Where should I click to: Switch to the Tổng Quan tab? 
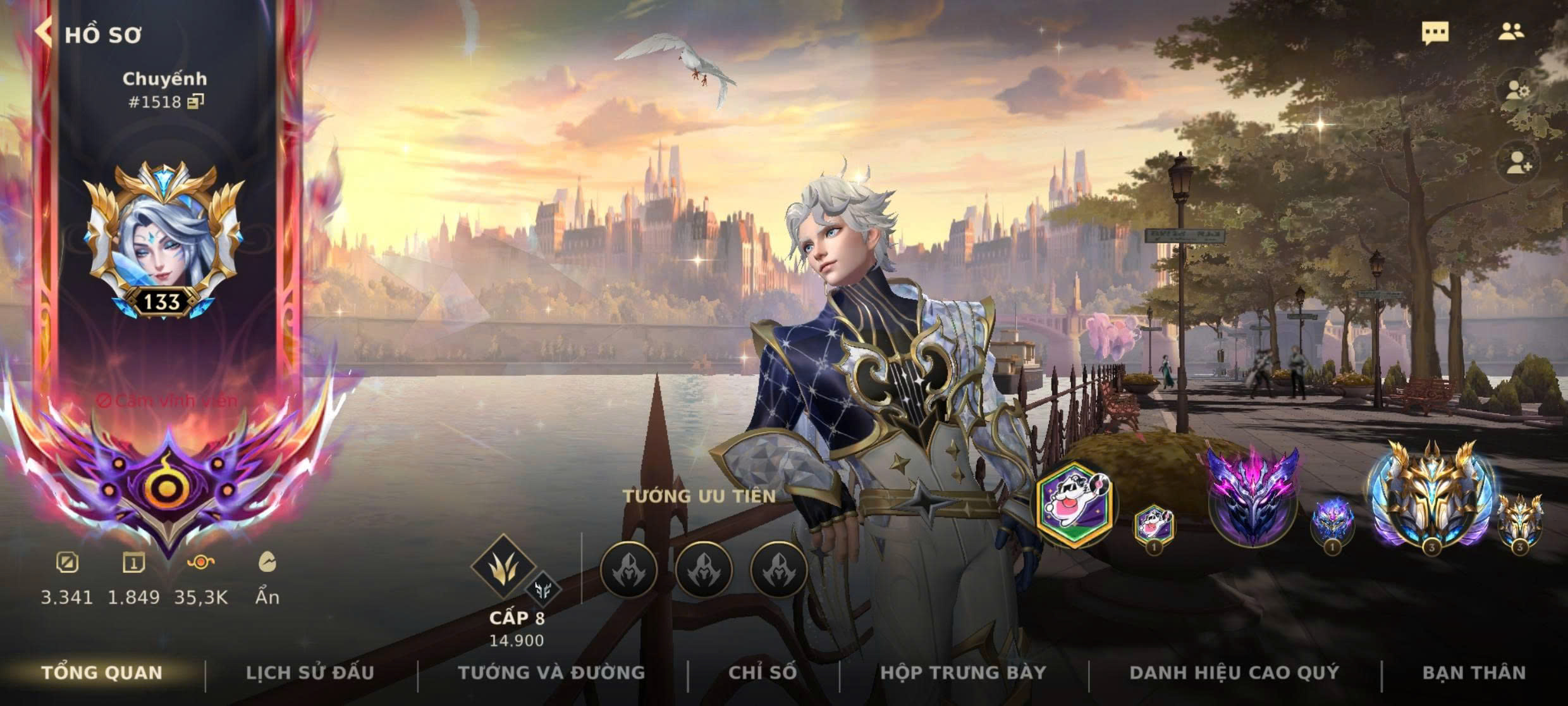pyautogui.click(x=102, y=672)
